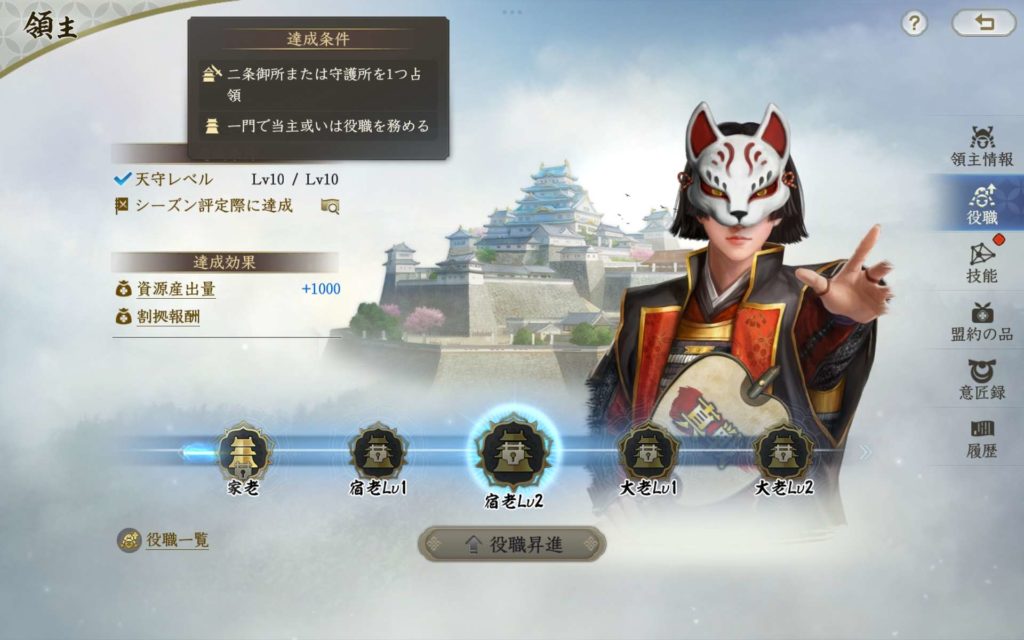The height and width of the screenshot is (640, 1024).
Task: Select the highlighted 宿老Lv2 rank node
Action: coord(513,452)
